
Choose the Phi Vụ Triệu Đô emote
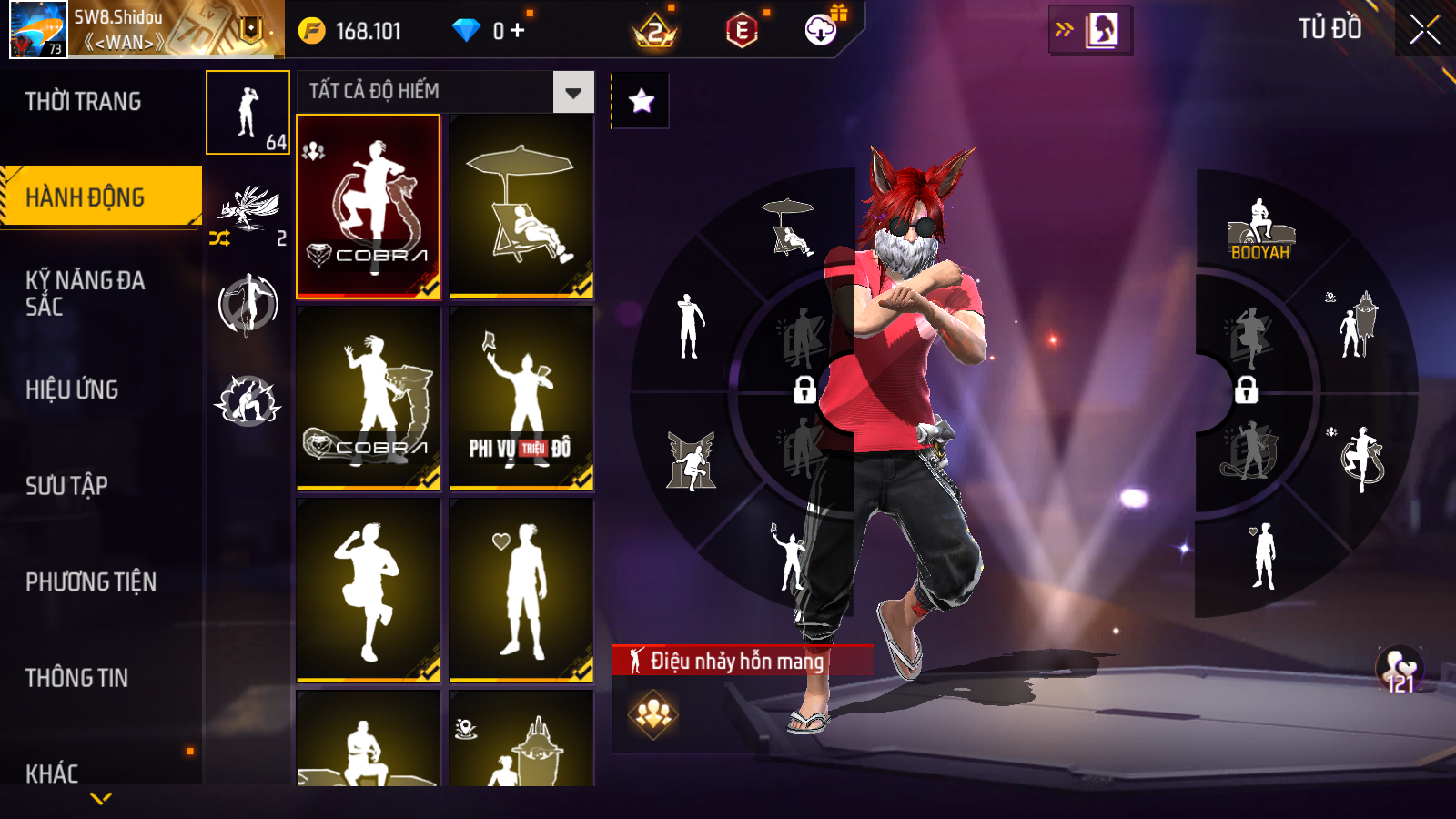(521, 399)
